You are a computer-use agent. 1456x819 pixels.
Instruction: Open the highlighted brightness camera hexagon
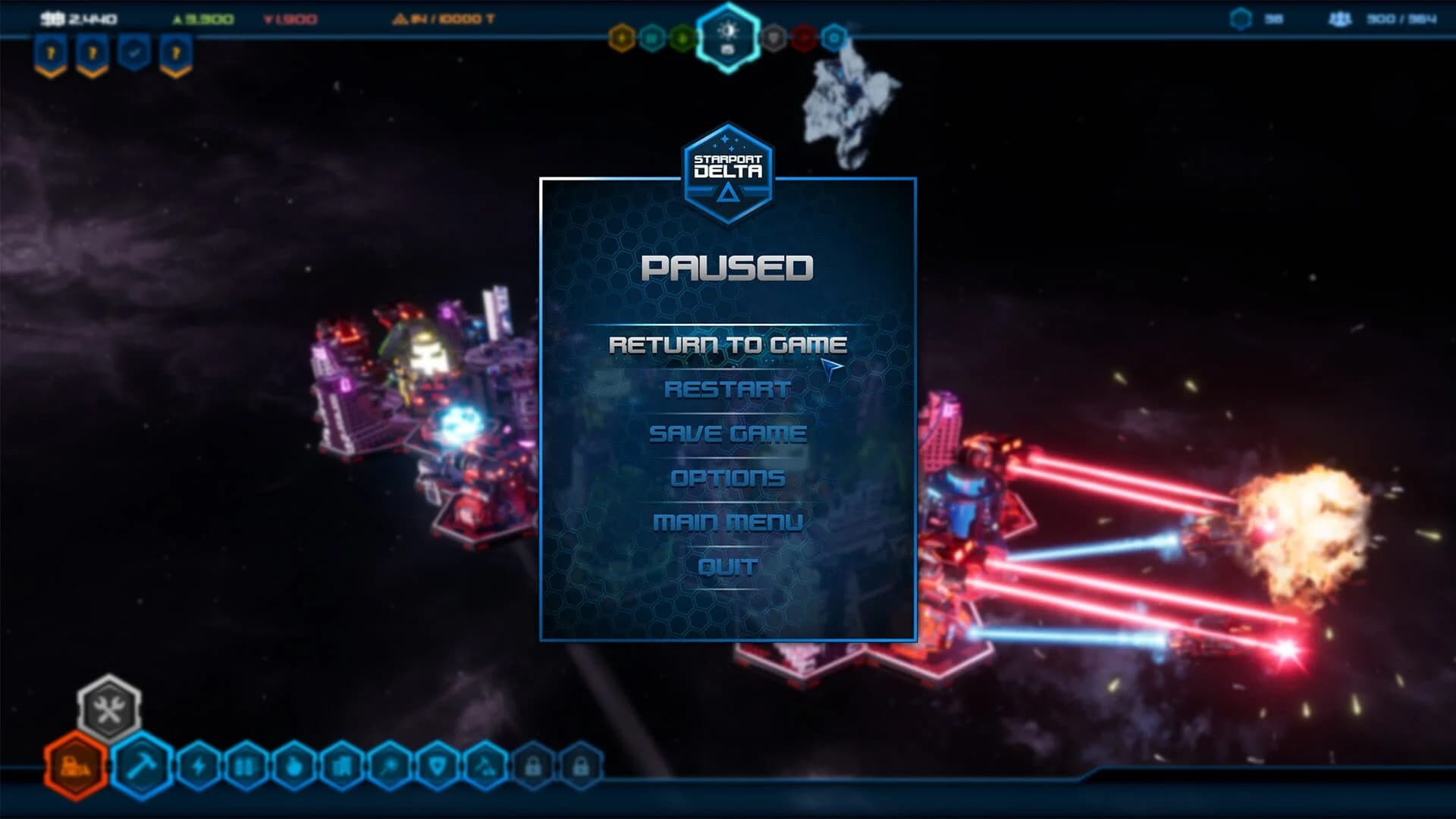tap(728, 35)
